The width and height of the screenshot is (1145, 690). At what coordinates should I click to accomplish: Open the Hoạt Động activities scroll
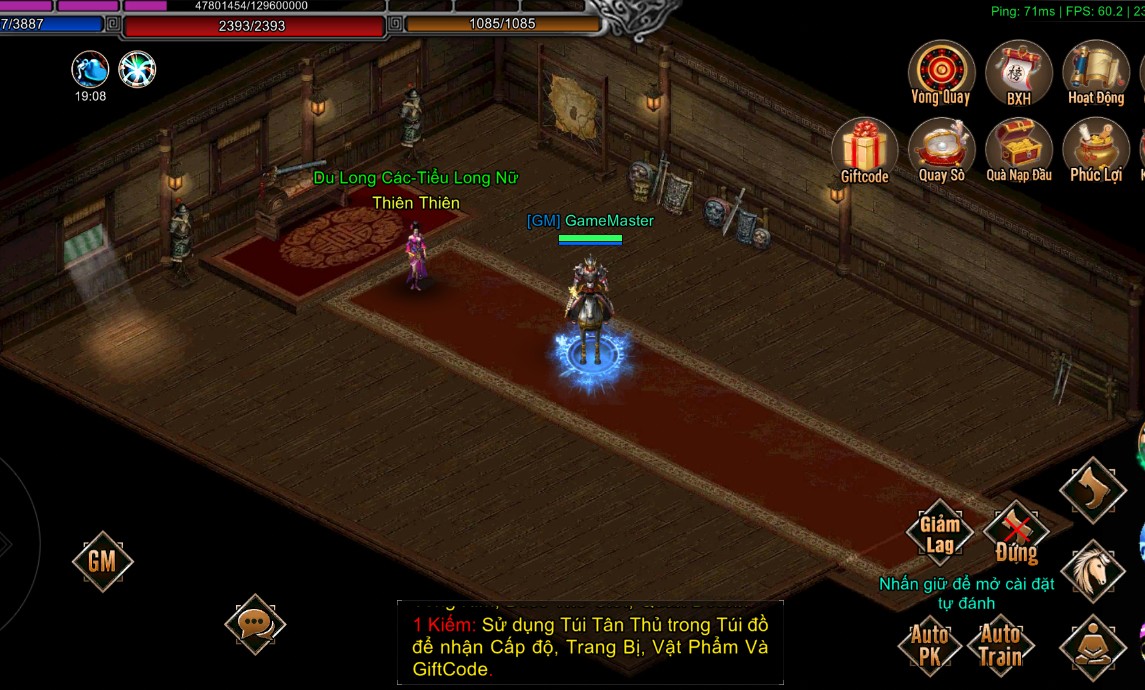coord(1095,72)
